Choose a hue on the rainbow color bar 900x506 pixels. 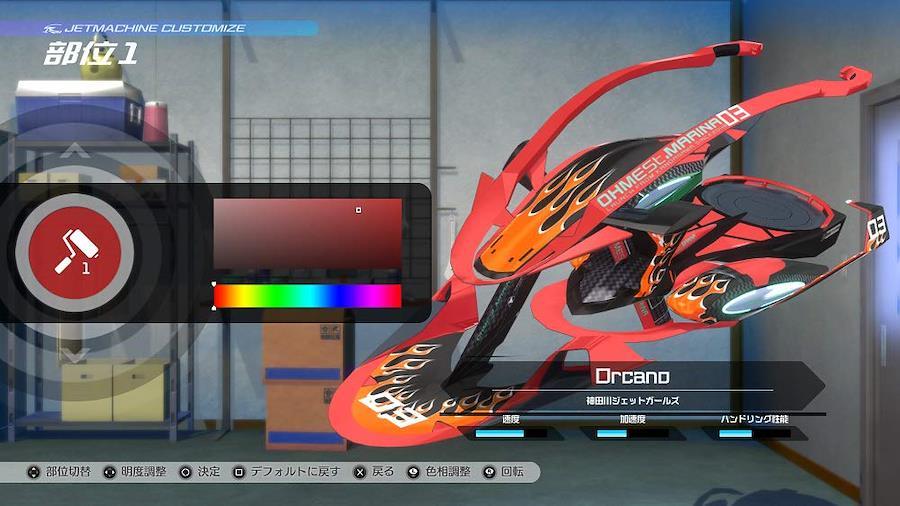tap(307, 296)
